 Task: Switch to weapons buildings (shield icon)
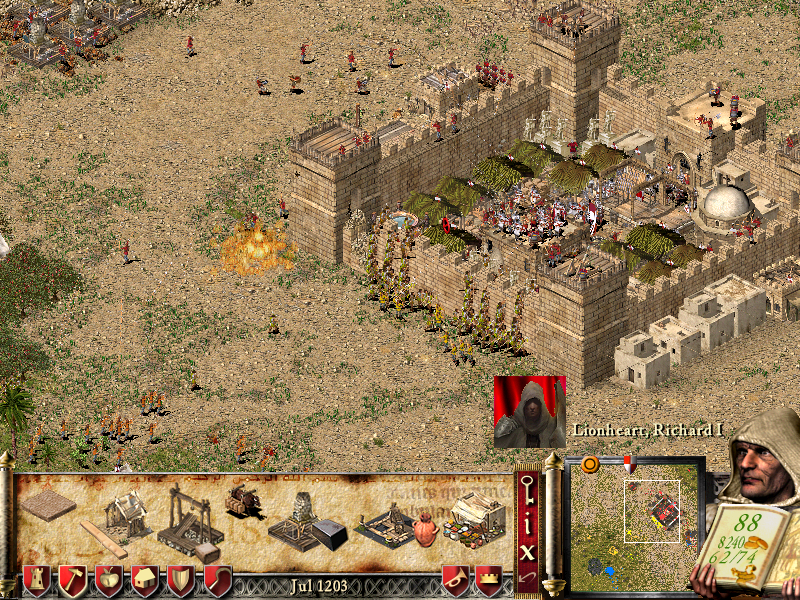click(181, 581)
